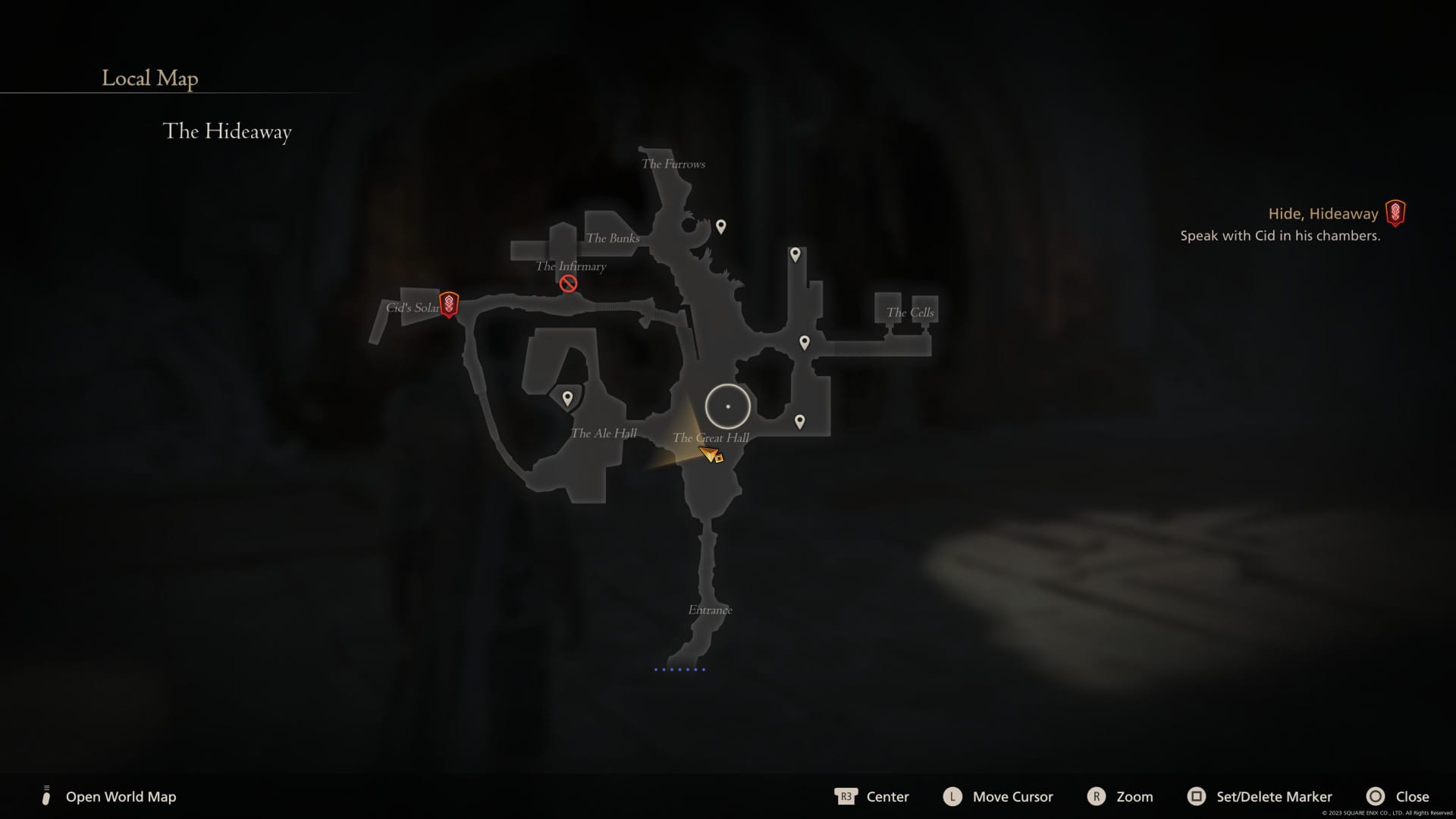The height and width of the screenshot is (819, 1456).
Task: Click The Cells label on the map
Action: pyautogui.click(x=912, y=311)
